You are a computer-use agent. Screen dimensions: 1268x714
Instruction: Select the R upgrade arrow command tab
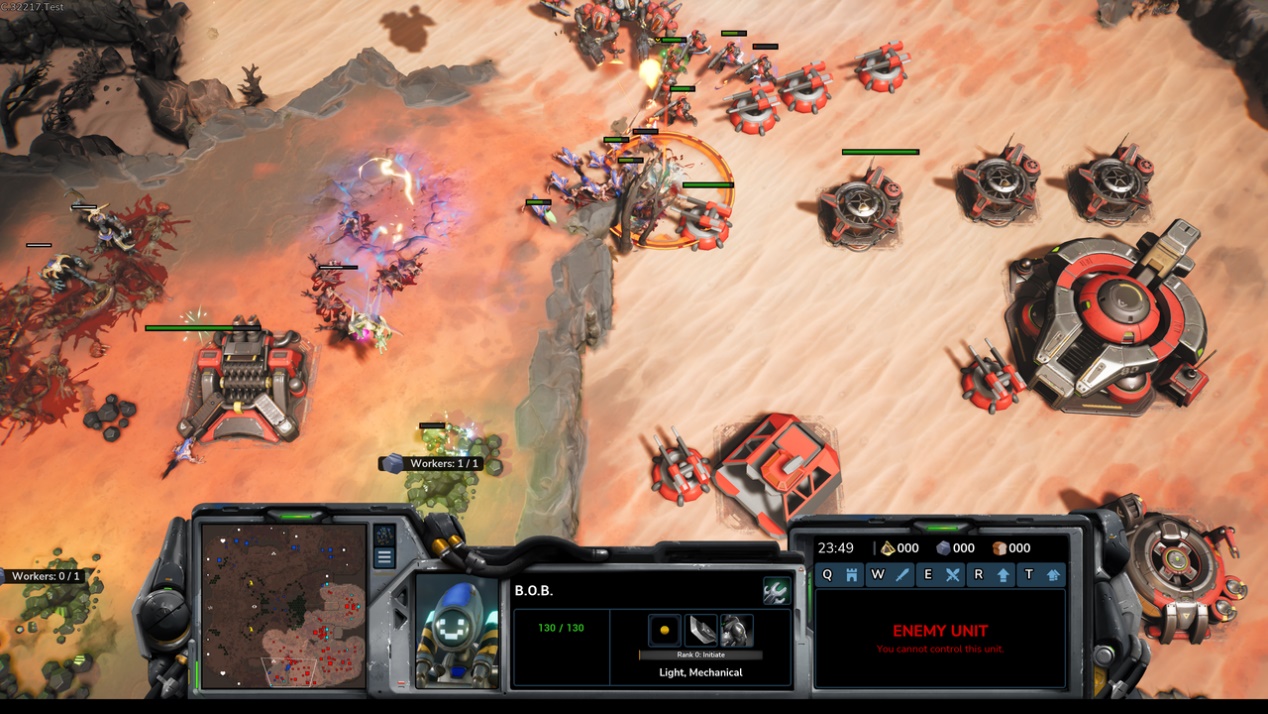pos(991,575)
